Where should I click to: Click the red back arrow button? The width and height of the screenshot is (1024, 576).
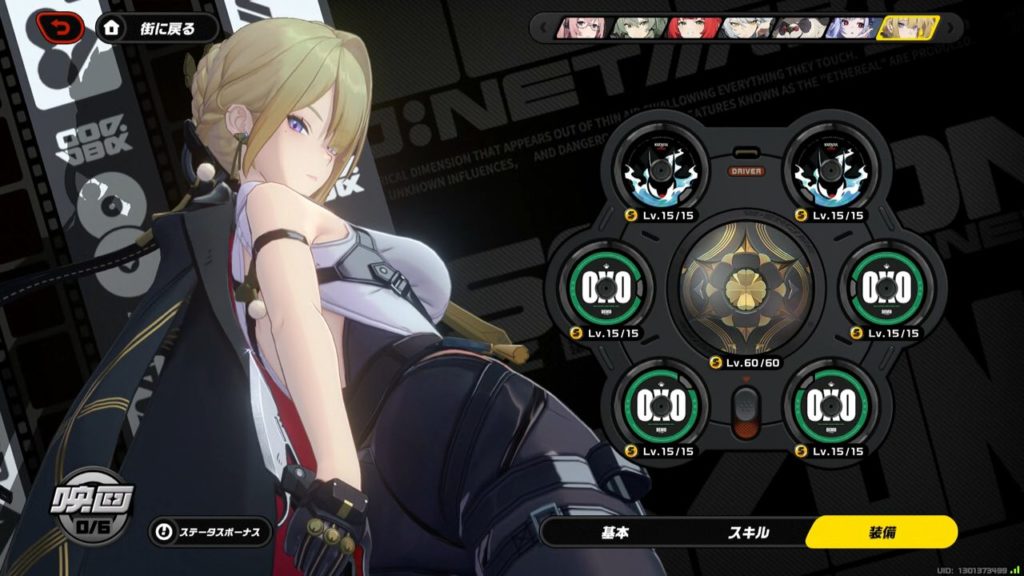tap(62, 26)
